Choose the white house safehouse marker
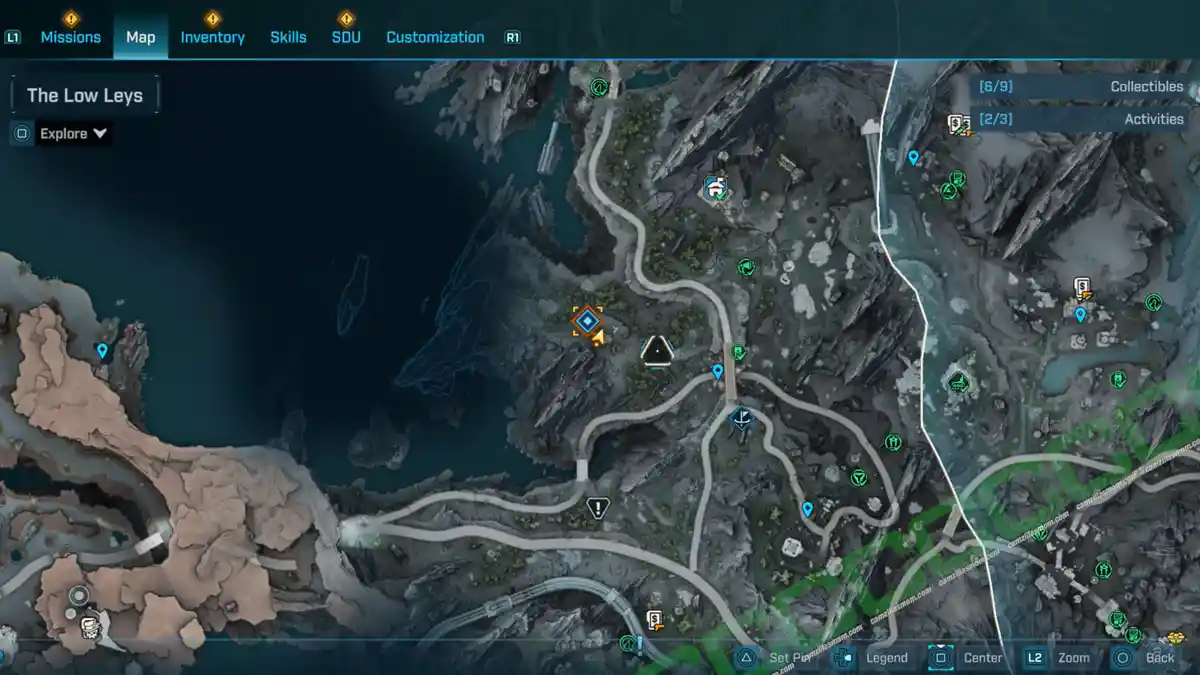The height and width of the screenshot is (675, 1200). coord(714,187)
